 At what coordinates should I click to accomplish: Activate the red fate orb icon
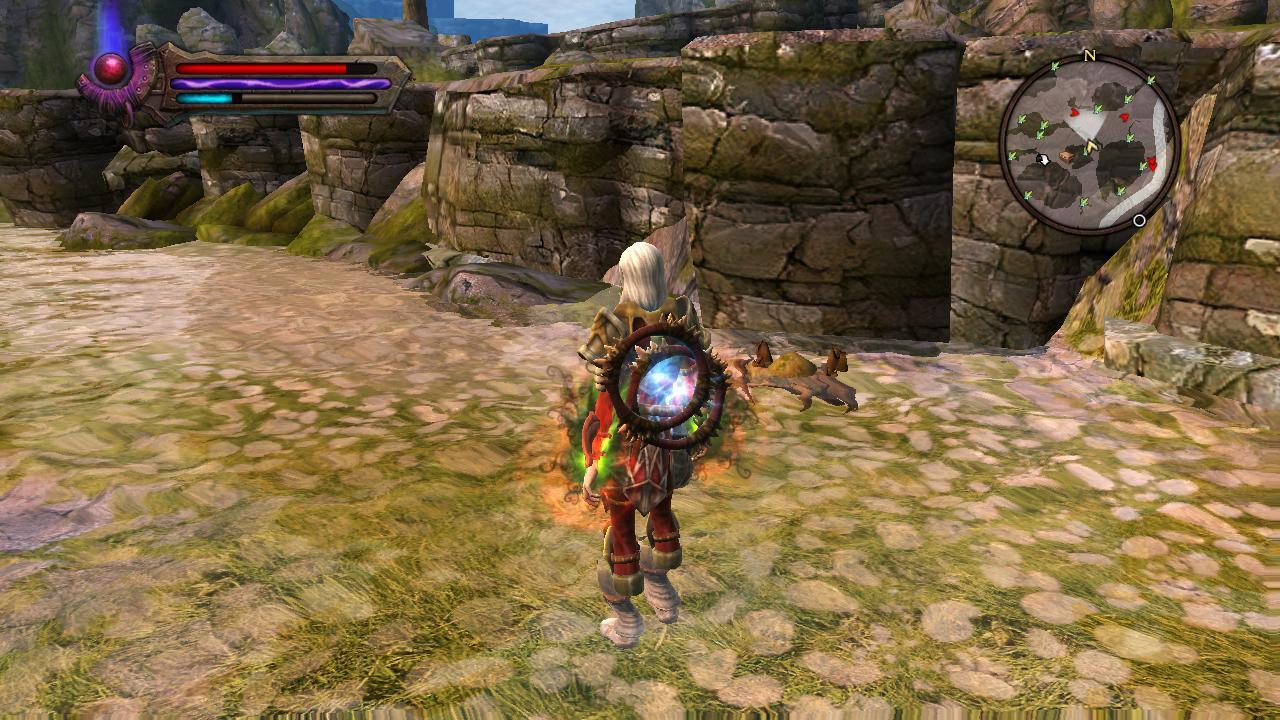[111, 69]
